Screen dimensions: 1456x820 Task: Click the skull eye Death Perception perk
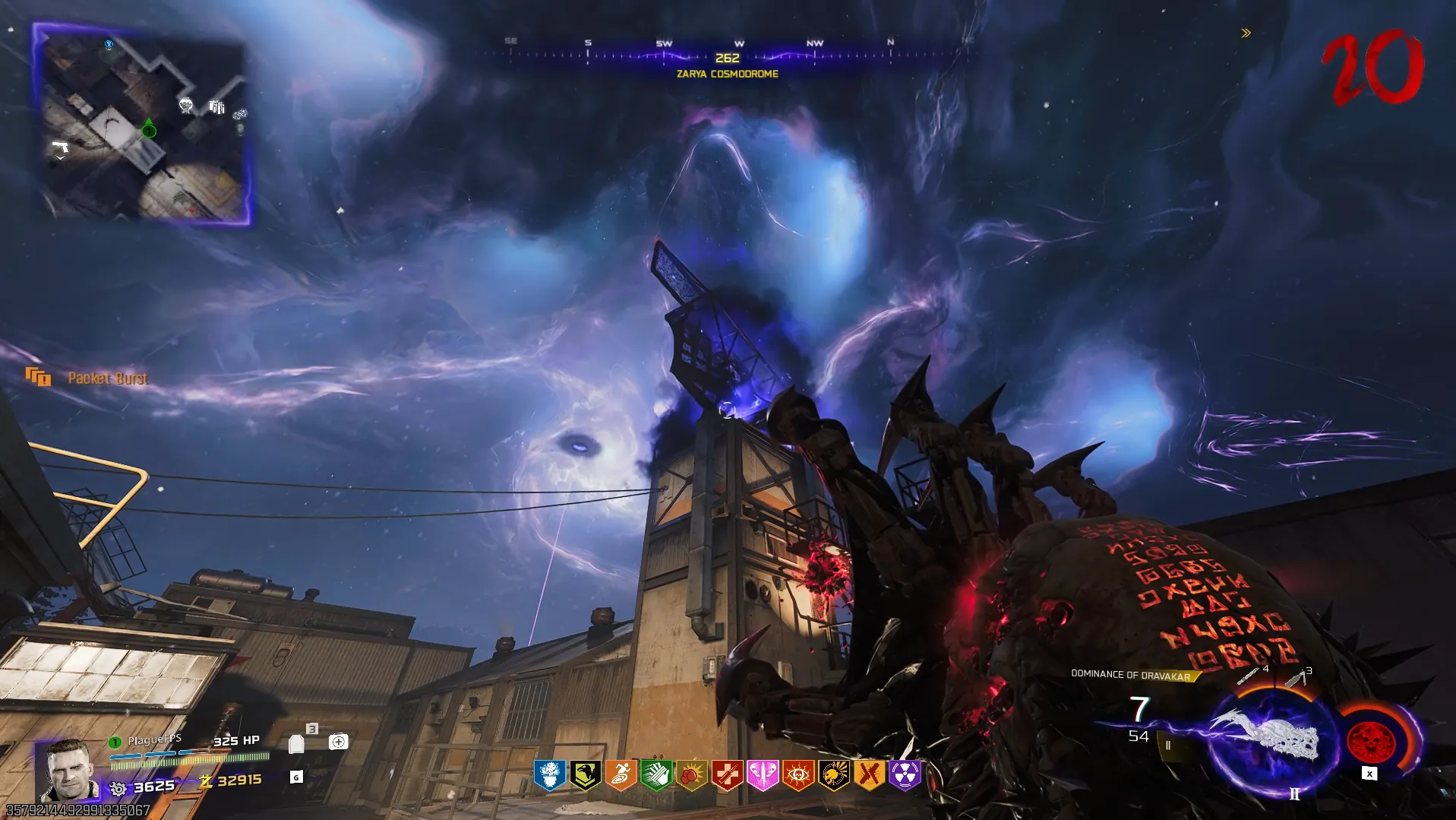point(798,775)
